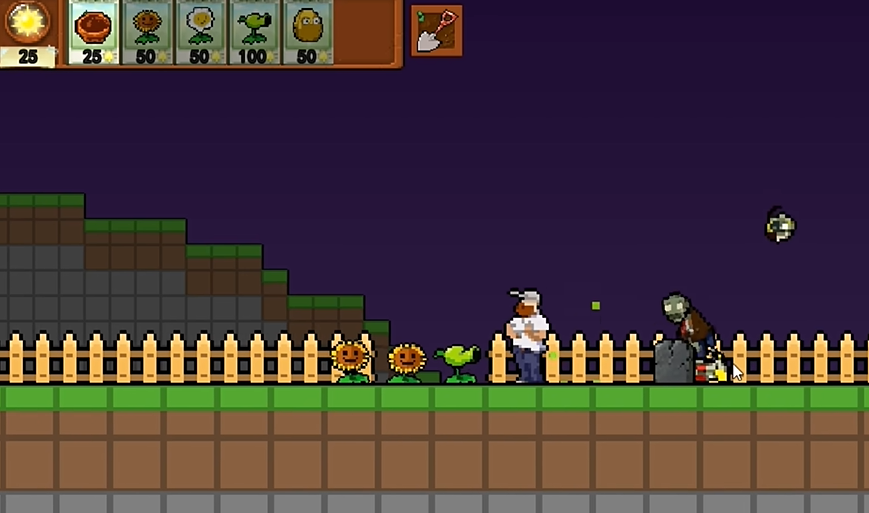Choose the wall-nut seed packet
The height and width of the screenshot is (513, 869).
coord(307,32)
